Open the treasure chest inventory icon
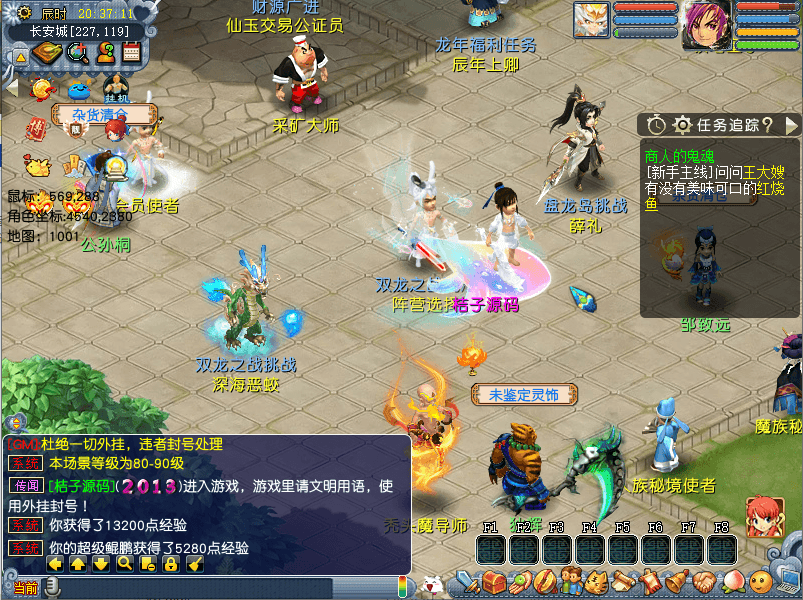This screenshot has height=600, width=803. click(x=492, y=581)
